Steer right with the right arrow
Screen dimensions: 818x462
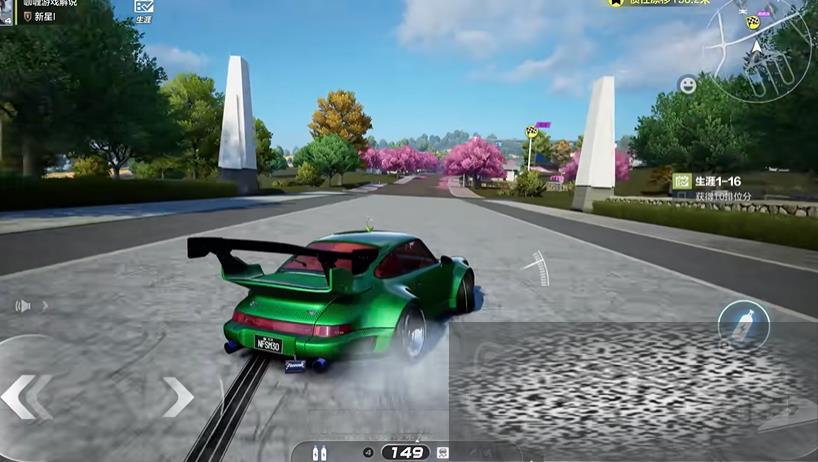tap(177, 396)
